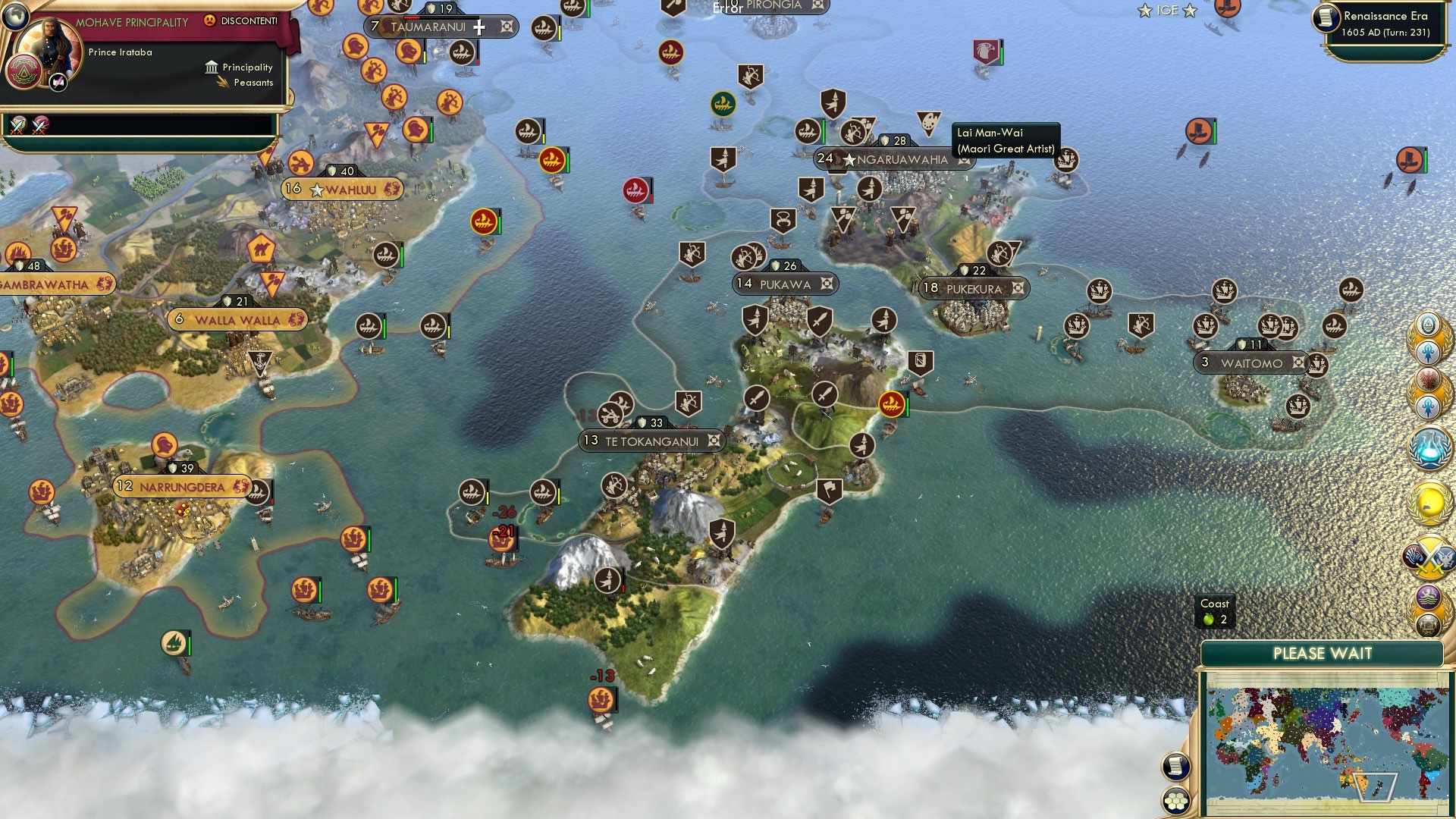Open Taumaranui's city screen from its name banner
This screenshot has width=1456, height=819.
(432, 27)
